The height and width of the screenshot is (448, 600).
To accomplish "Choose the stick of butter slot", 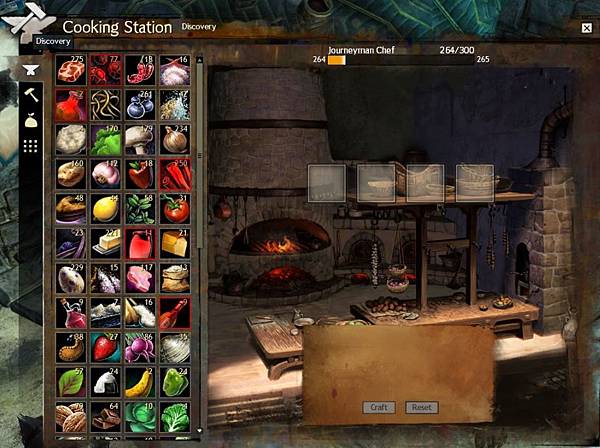I will (106, 243).
